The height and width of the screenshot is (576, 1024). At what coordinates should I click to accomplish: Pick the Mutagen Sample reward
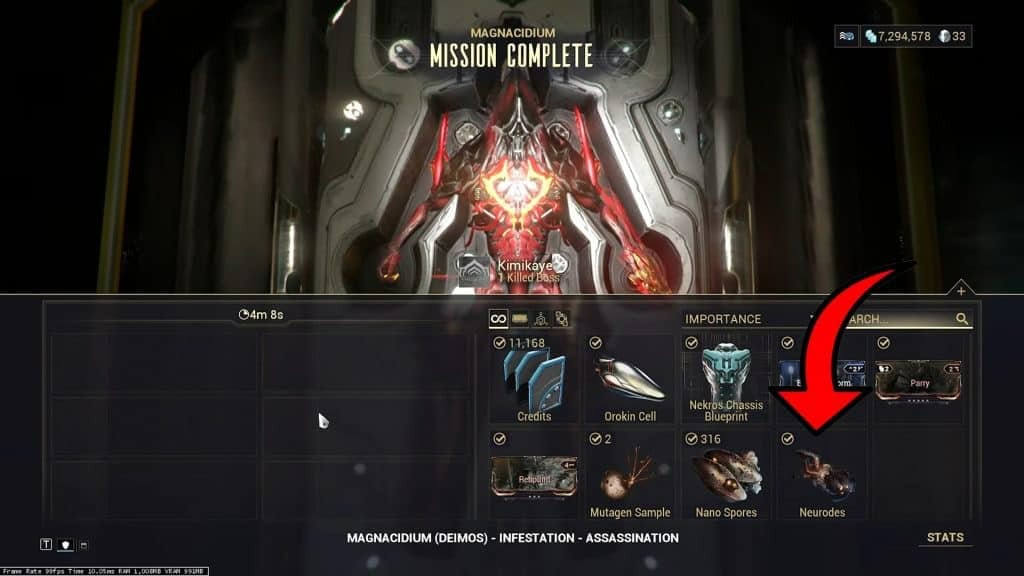point(630,475)
